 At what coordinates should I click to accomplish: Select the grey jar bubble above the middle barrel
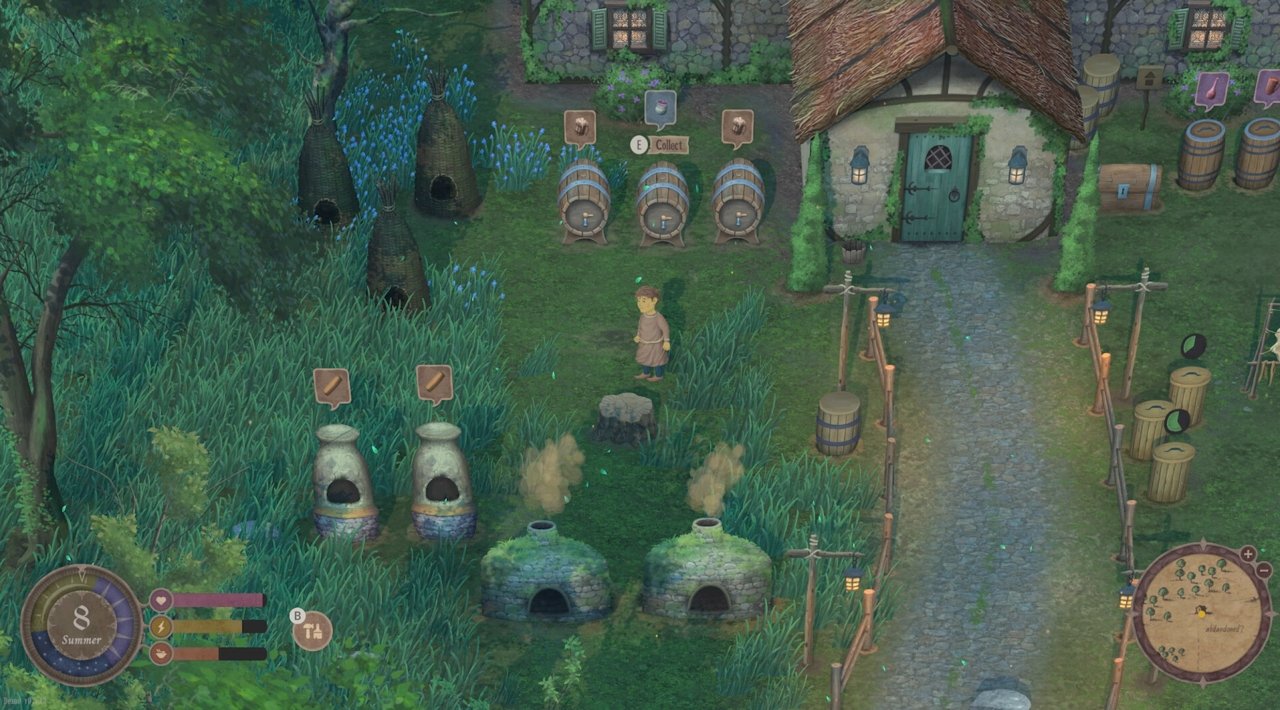pos(660,108)
